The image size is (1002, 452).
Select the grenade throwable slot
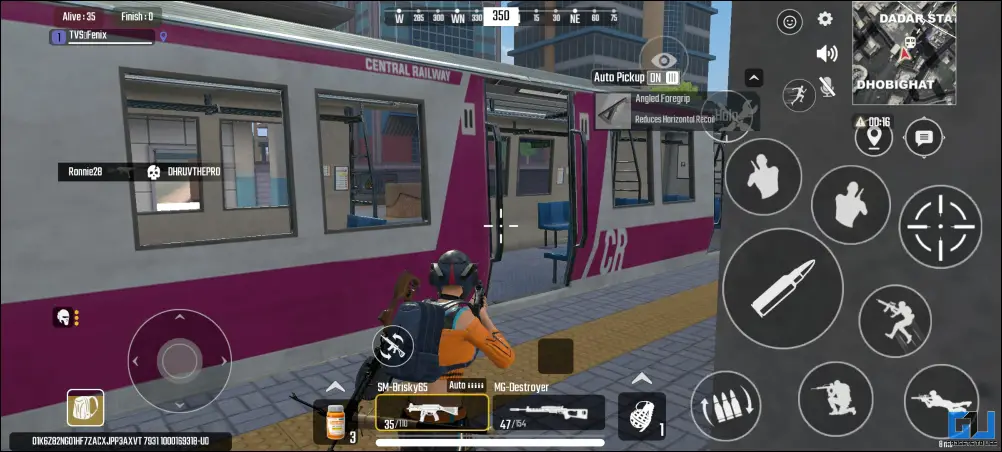click(x=642, y=414)
